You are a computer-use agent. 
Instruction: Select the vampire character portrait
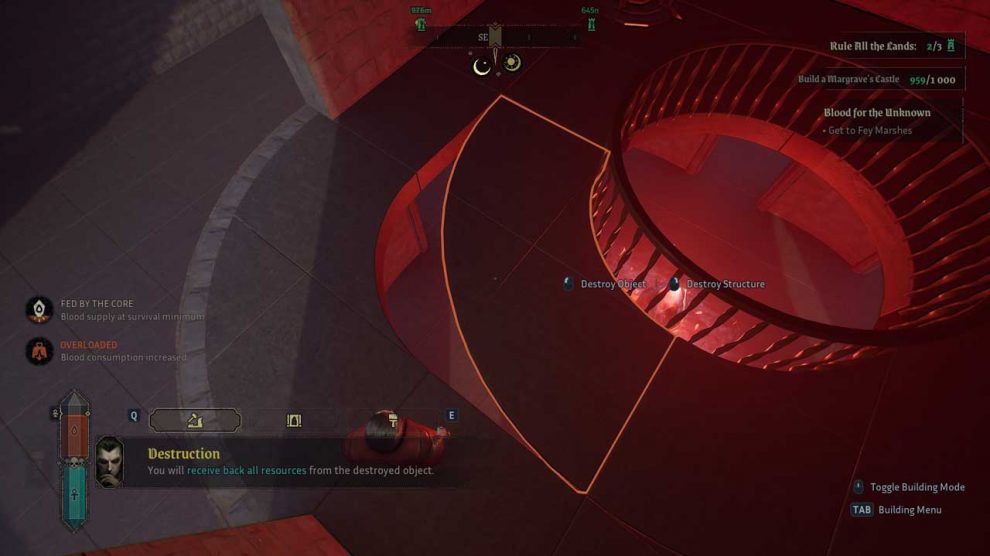click(110, 462)
